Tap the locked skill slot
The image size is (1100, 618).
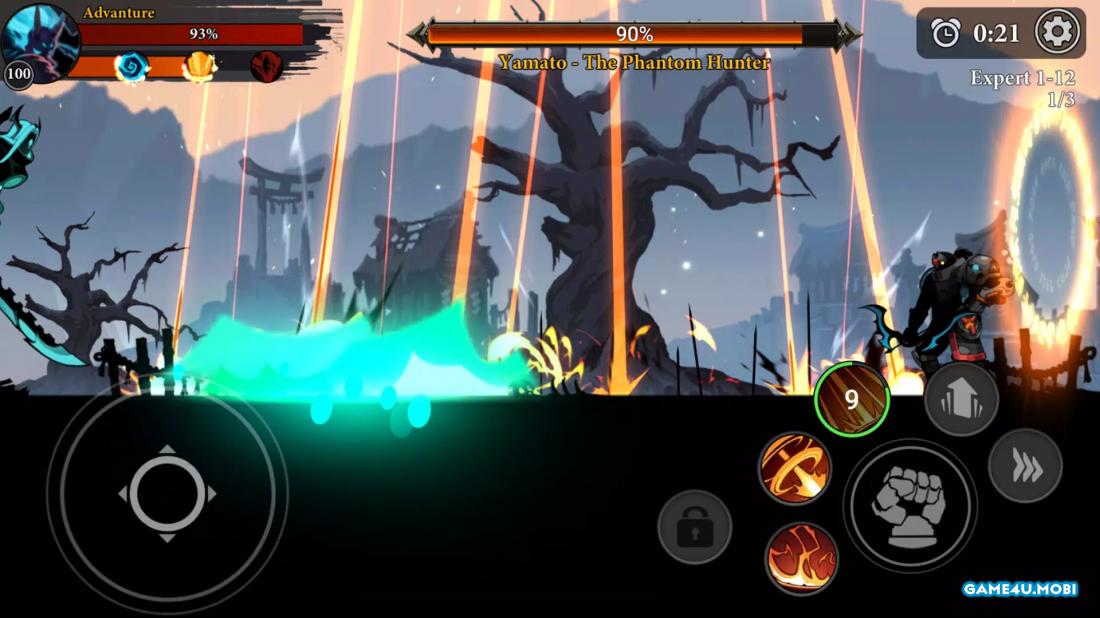[694, 527]
